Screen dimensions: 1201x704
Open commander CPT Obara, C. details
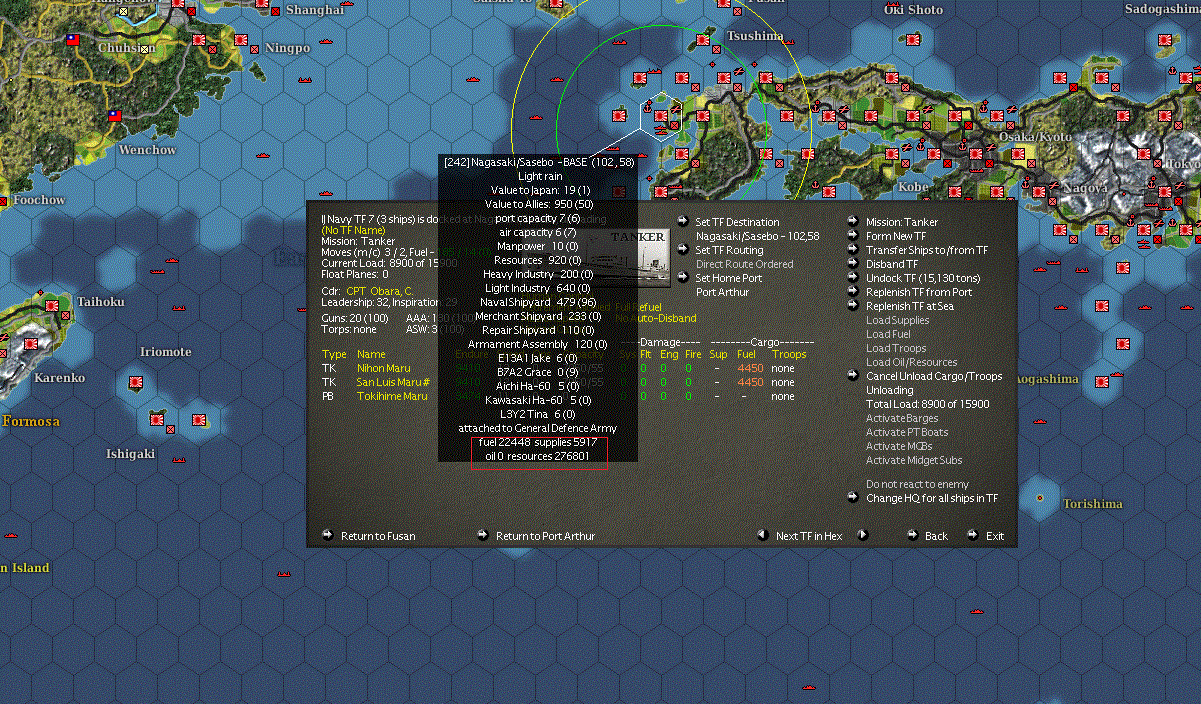click(x=381, y=292)
